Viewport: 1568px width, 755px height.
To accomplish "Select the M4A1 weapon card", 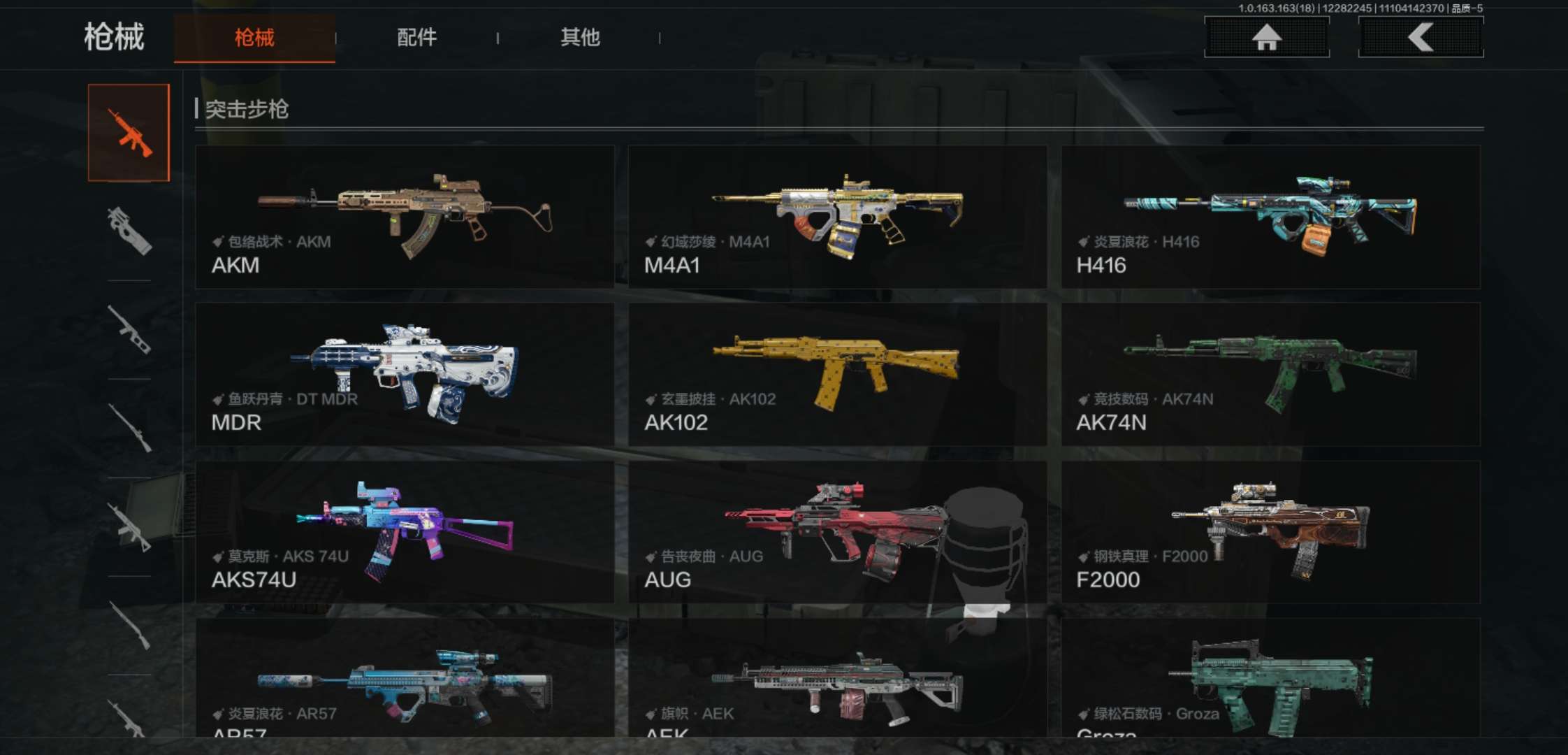I will [837, 217].
